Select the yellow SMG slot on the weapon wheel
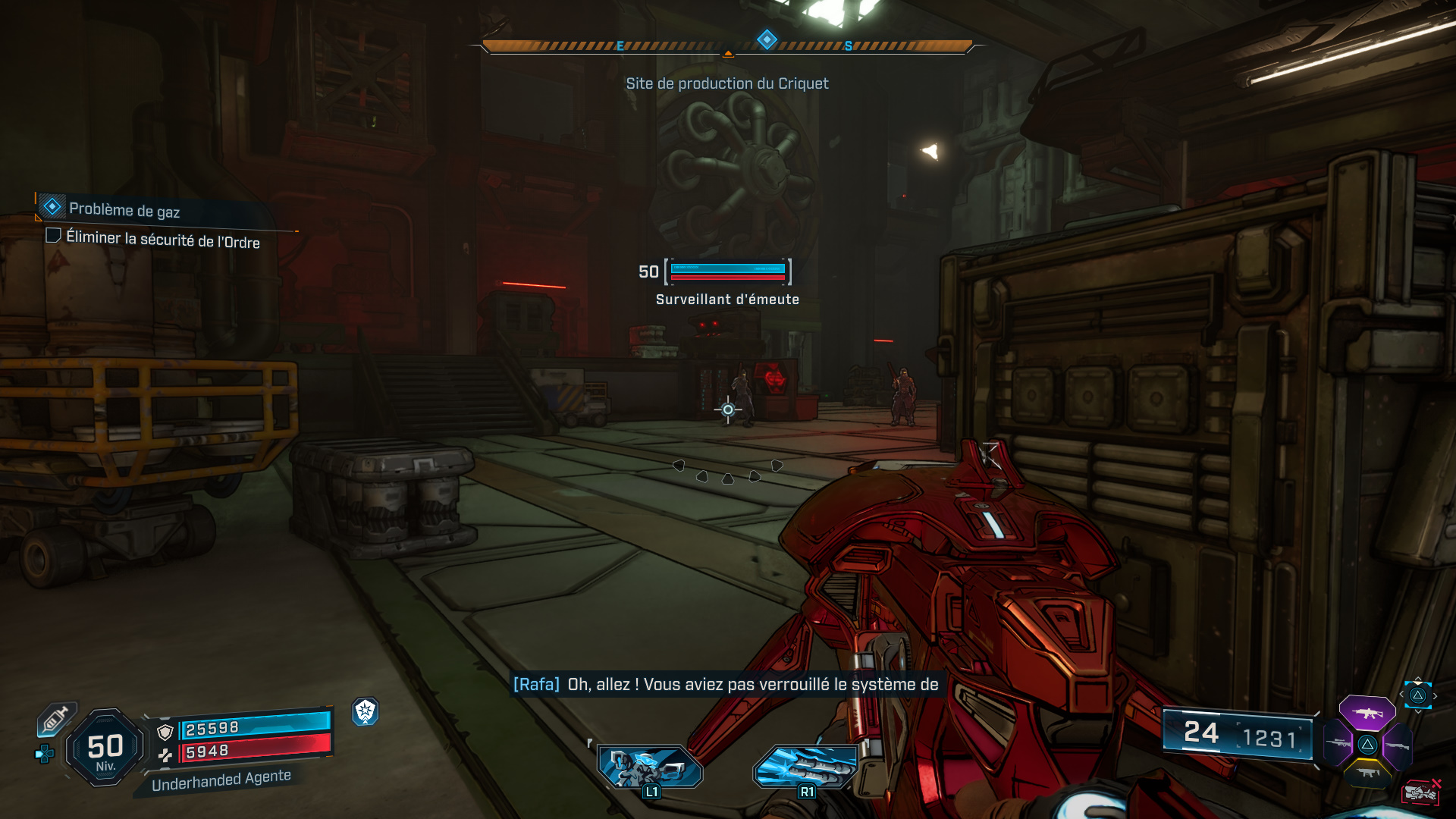1456x819 pixels. pyautogui.click(x=1369, y=773)
